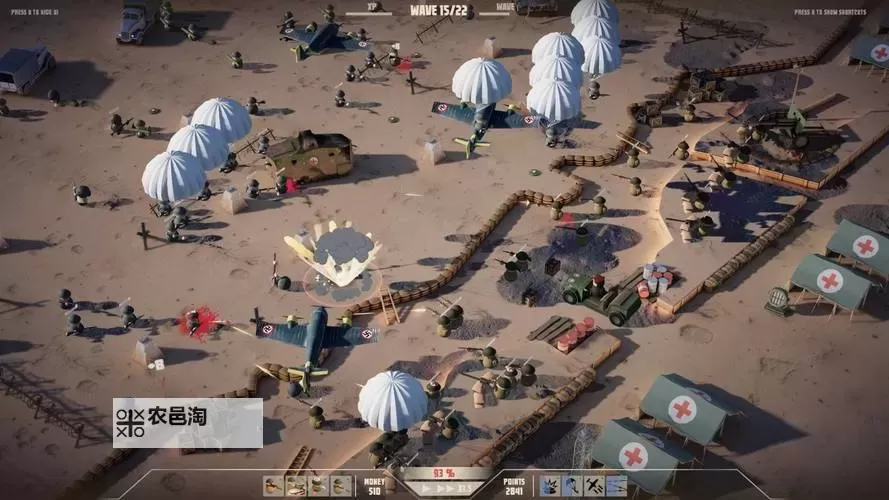This screenshot has height=500, width=889.
Task: Select the rifleman soldier unit icon
Action: 273,486
